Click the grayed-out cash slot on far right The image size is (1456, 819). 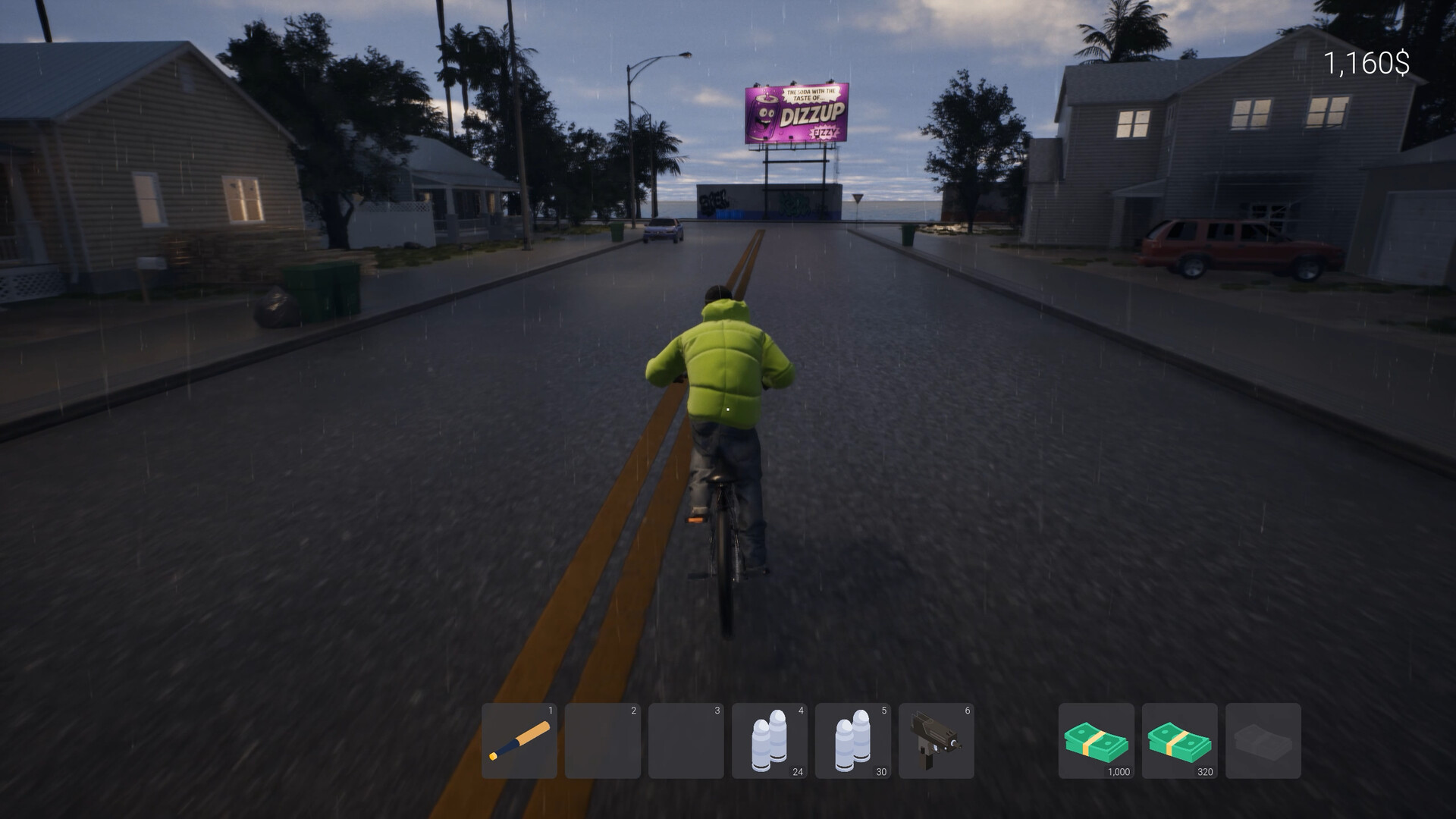click(1262, 740)
